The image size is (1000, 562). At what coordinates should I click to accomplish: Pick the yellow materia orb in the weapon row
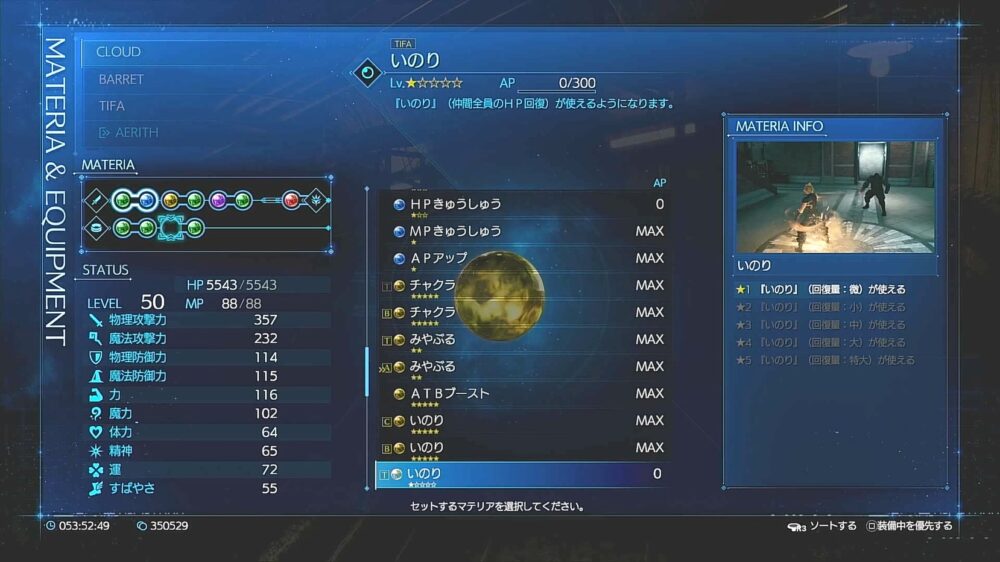coord(171,200)
